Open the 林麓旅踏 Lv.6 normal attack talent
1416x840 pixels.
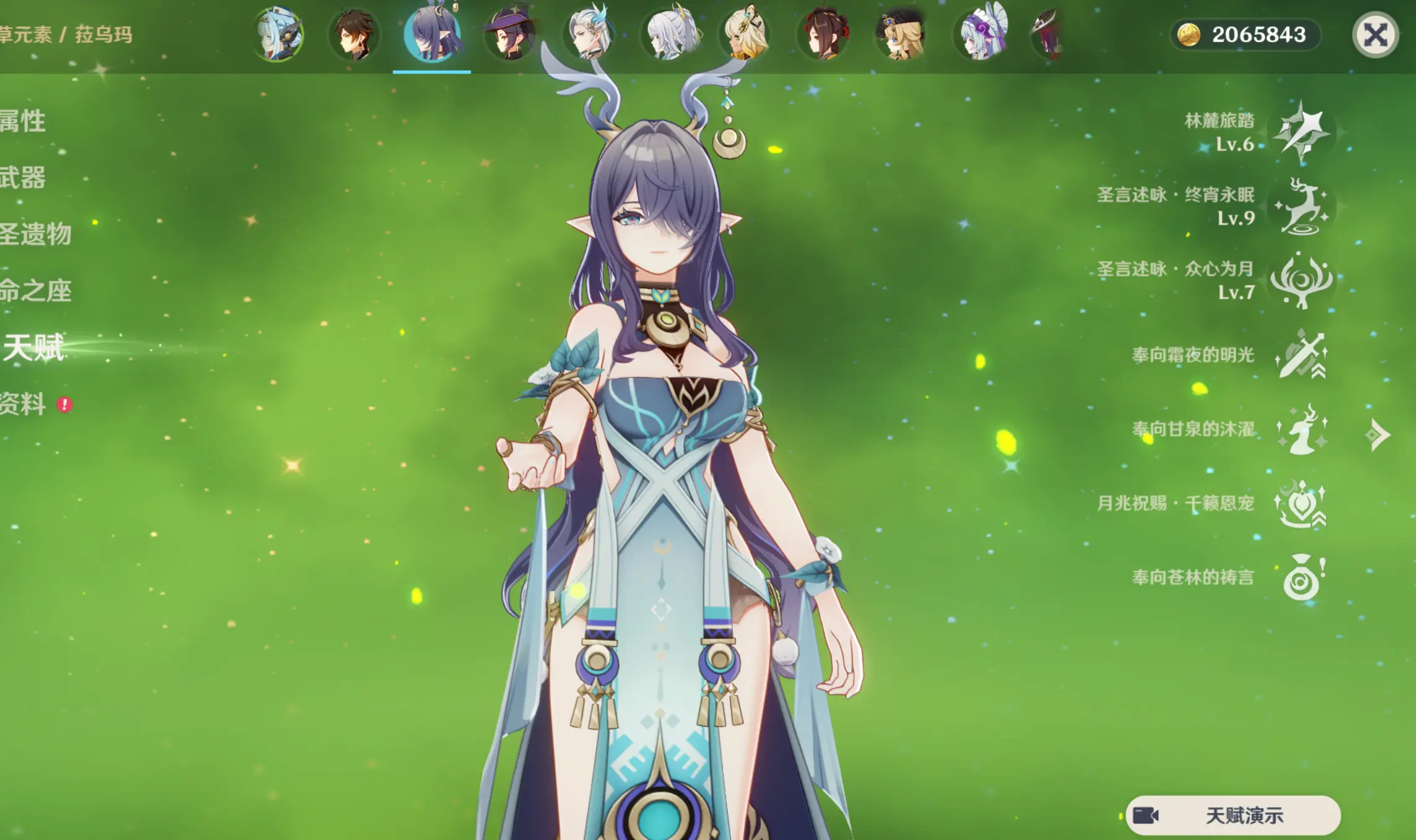[1301, 131]
